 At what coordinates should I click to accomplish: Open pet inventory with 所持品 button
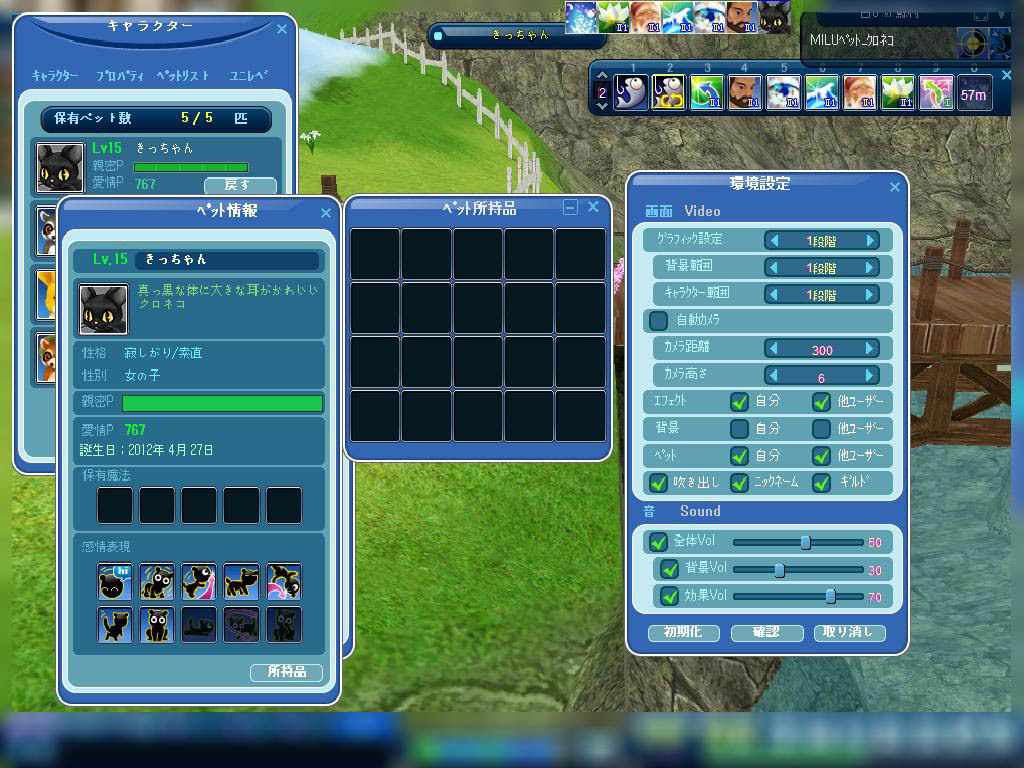(286, 672)
